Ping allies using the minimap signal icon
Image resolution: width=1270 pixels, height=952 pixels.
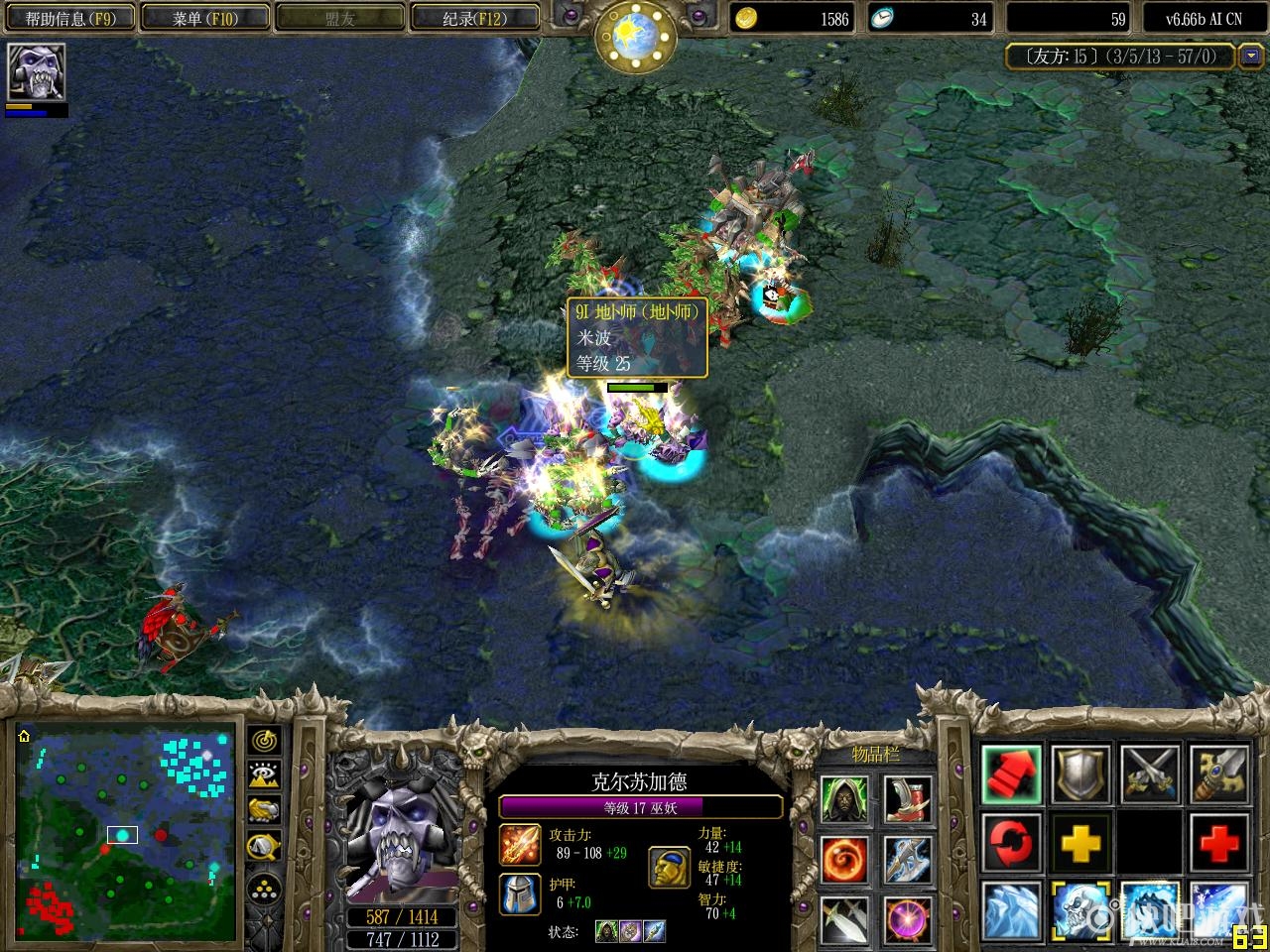click(263, 742)
